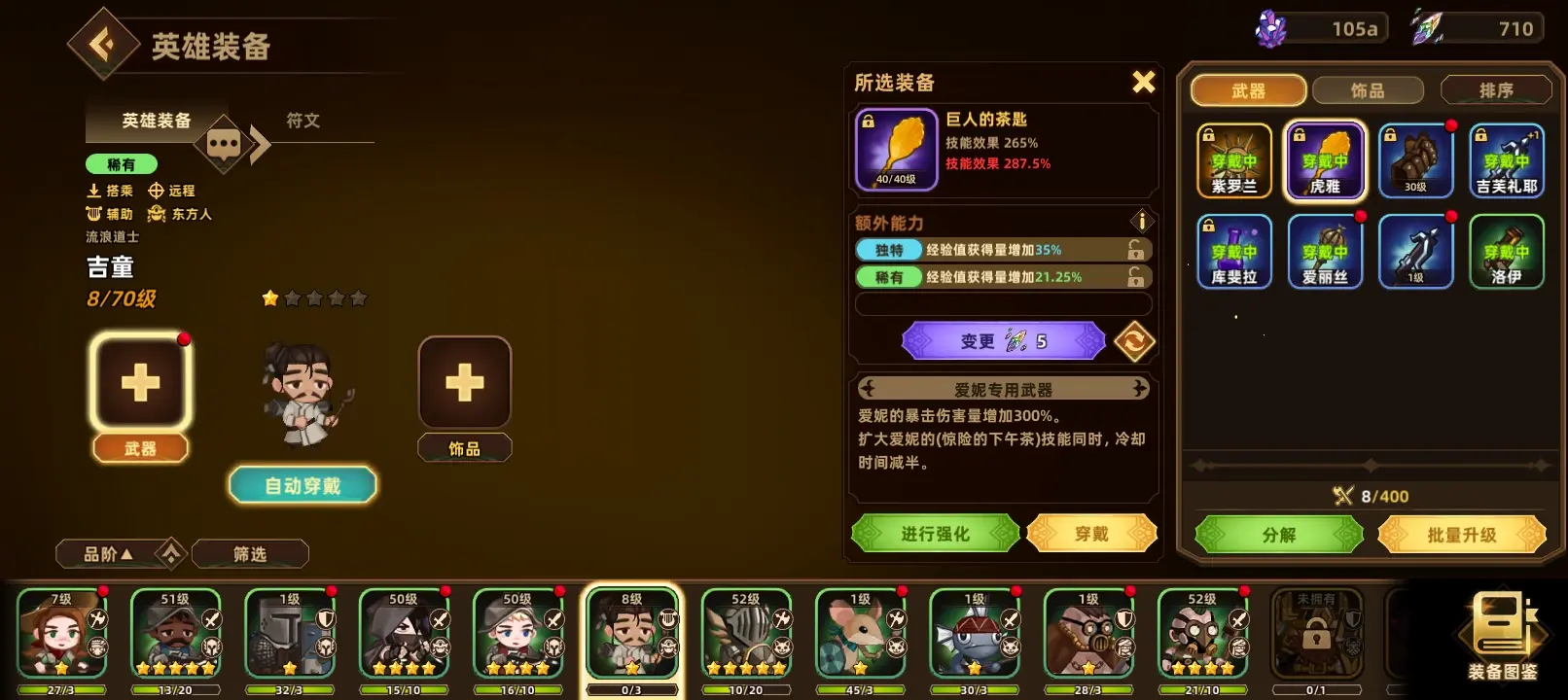Screen dimensions: 1568x700
Task: Switch to the 饰品 accessories inventory tab
Action: 1369,89
